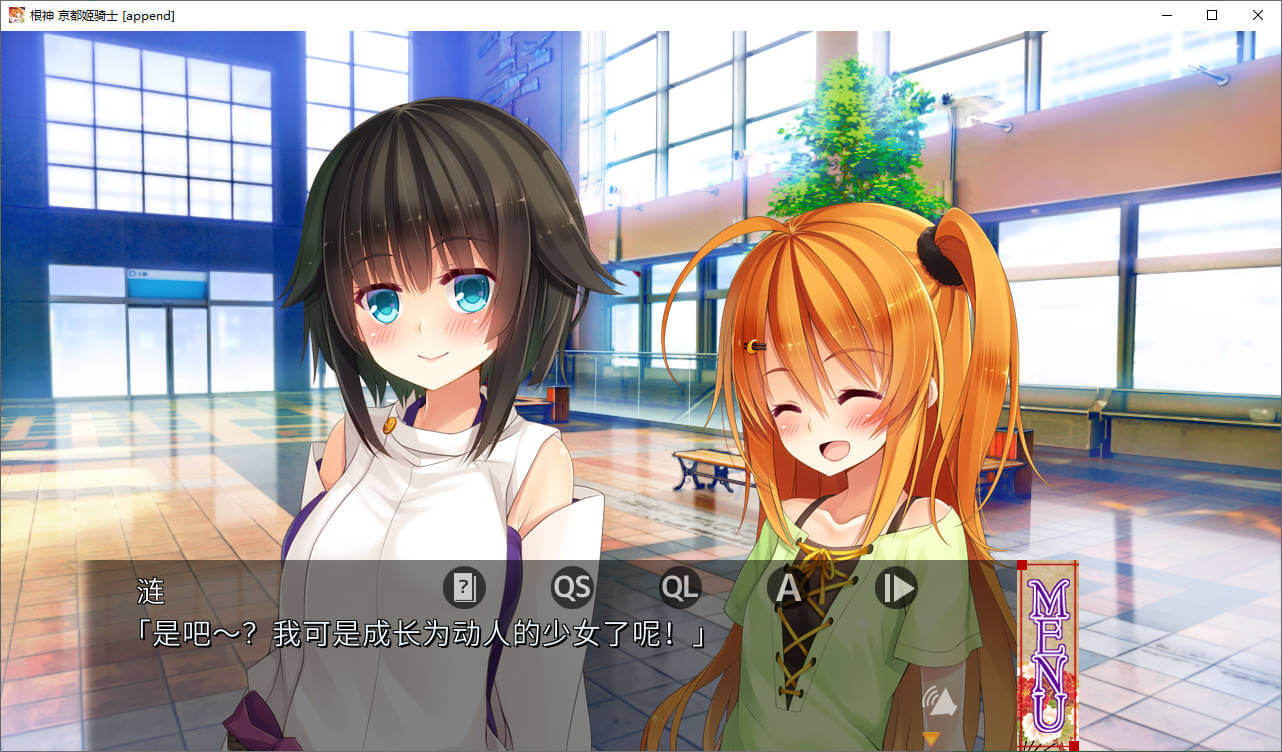
Task: Activate the skip-forward play button
Action: point(896,588)
